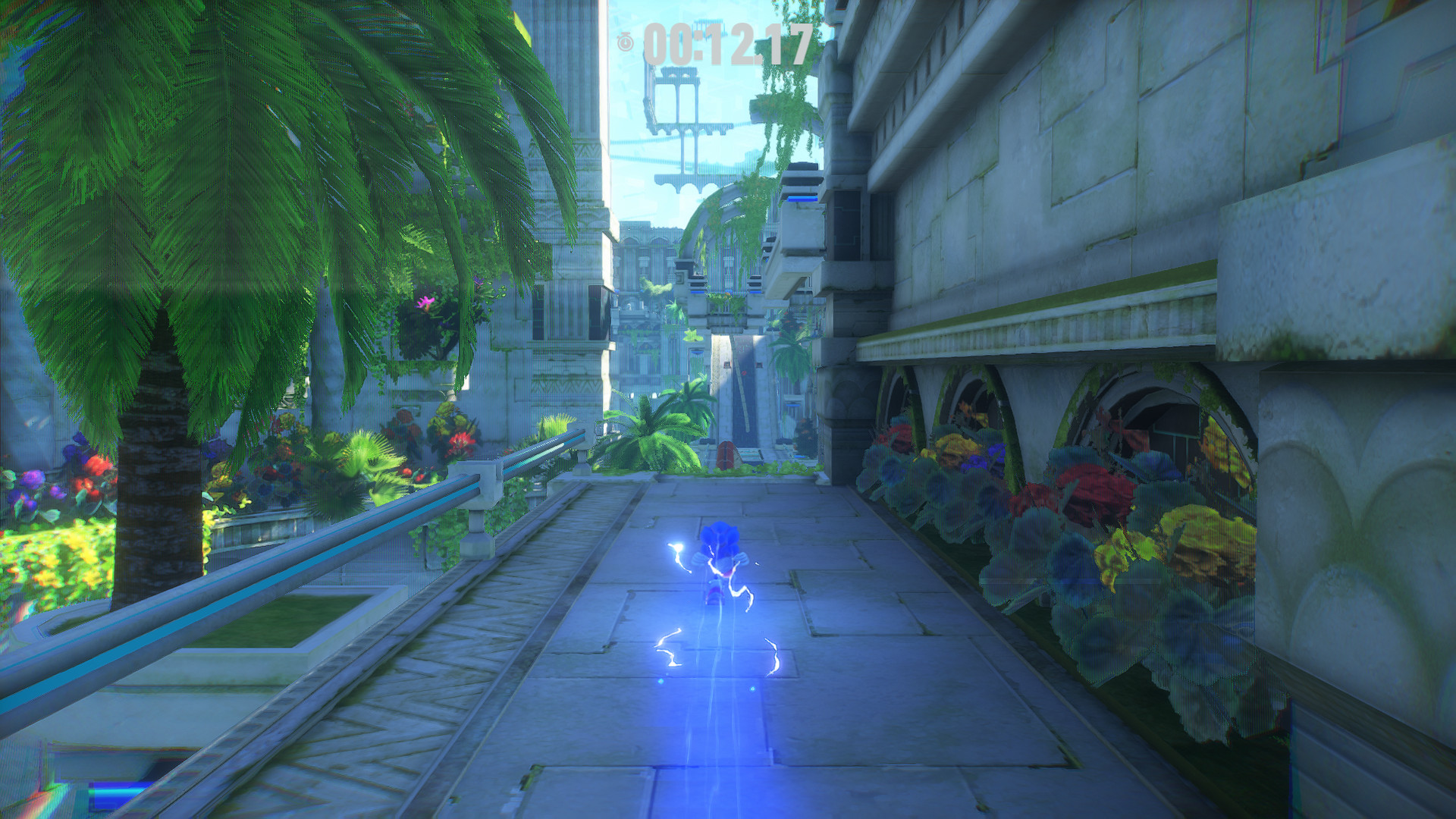Select the timer reading 00:12.17
1456x819 pixels.
point(724,43)
